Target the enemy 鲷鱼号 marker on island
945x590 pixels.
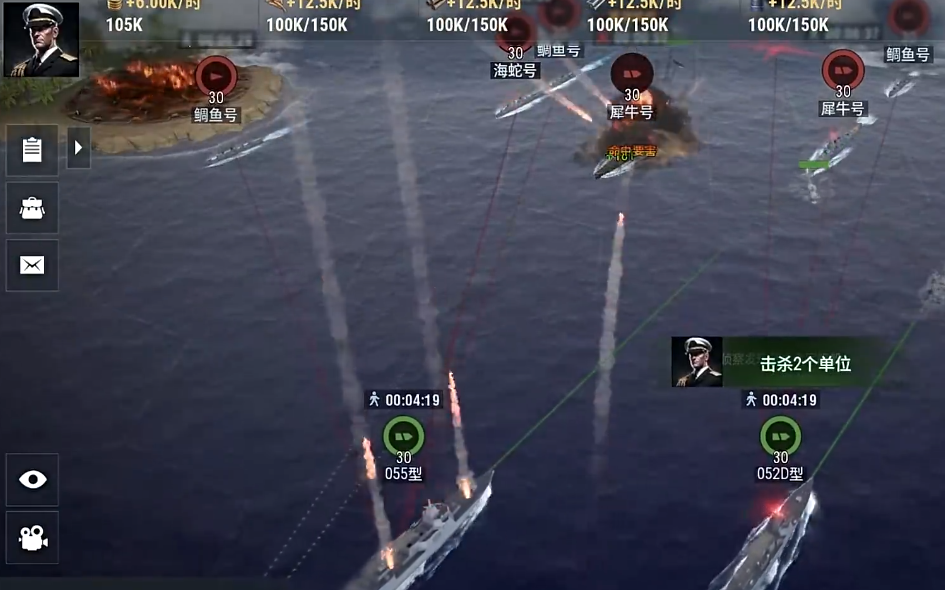[x=216, y=77]
